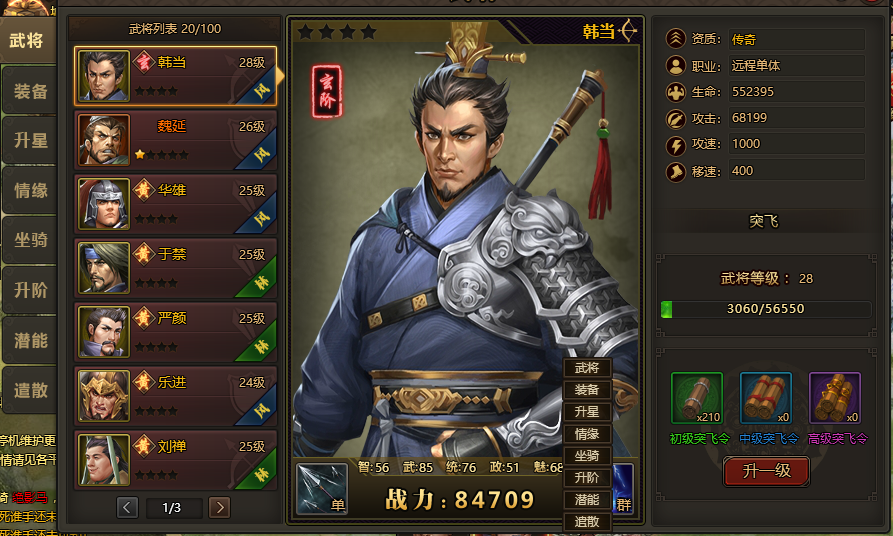Viewport: 893px width, 536px height.
Task: Switch to the 武将 tab
Action: 28,41
